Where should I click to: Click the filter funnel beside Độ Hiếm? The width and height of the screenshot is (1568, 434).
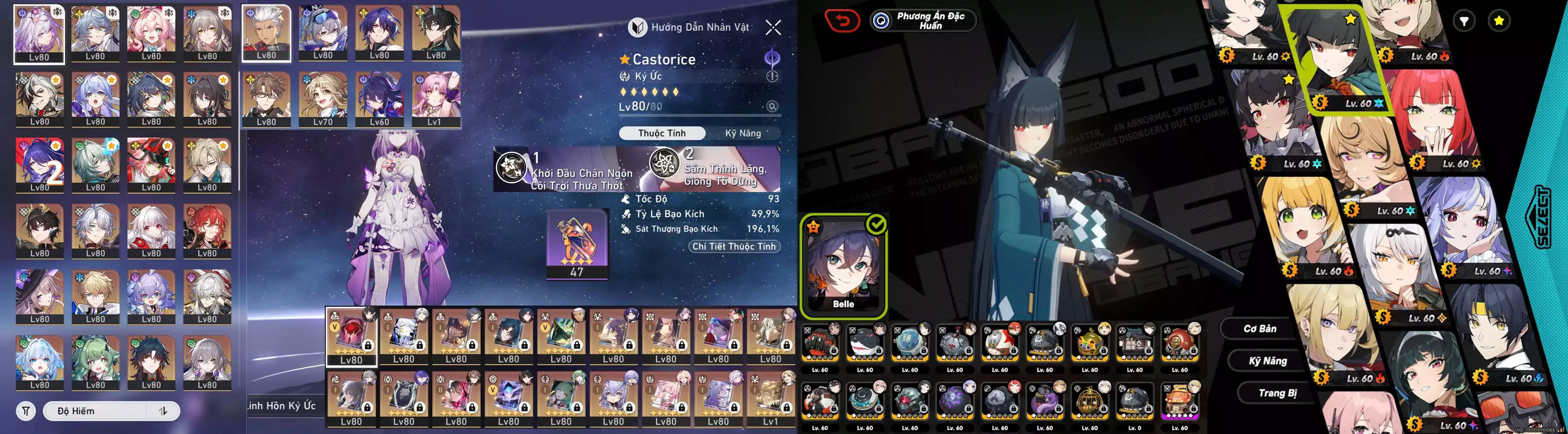[26, 411]
